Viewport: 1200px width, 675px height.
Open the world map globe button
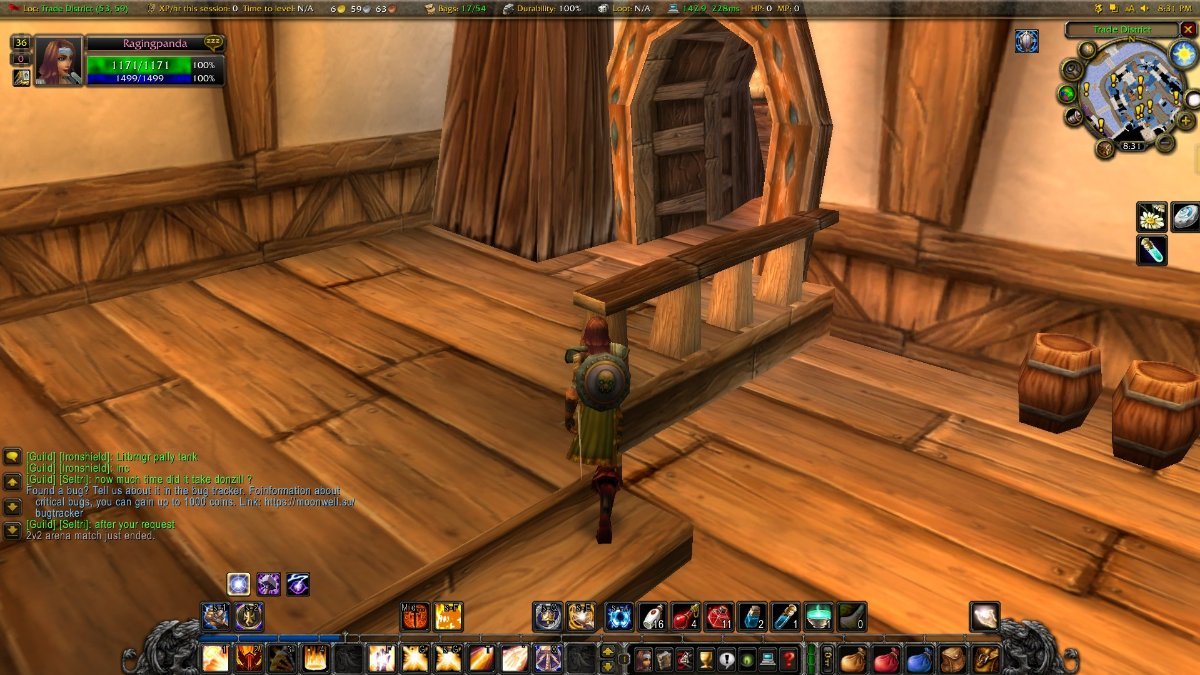1068,93
